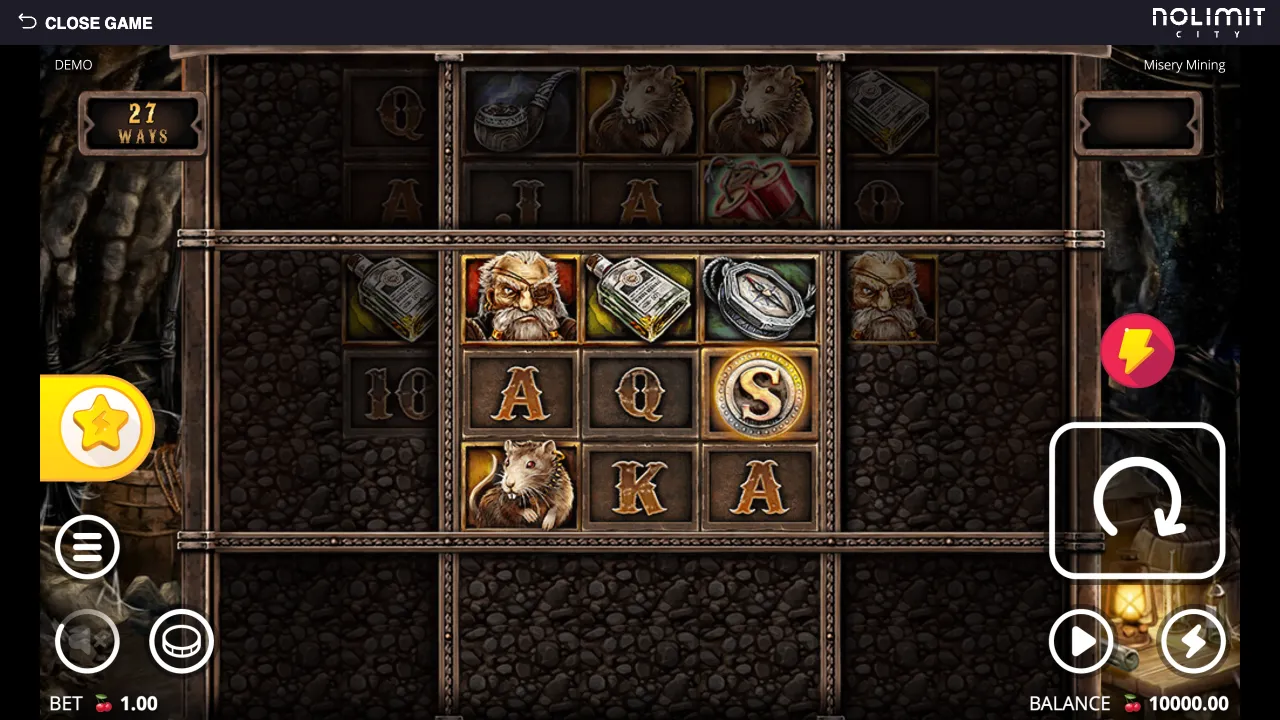Image resolution: width=1280 pixels, height=720 pixels.
Task: Mute the game sound
Action: (x=87, y=641)
